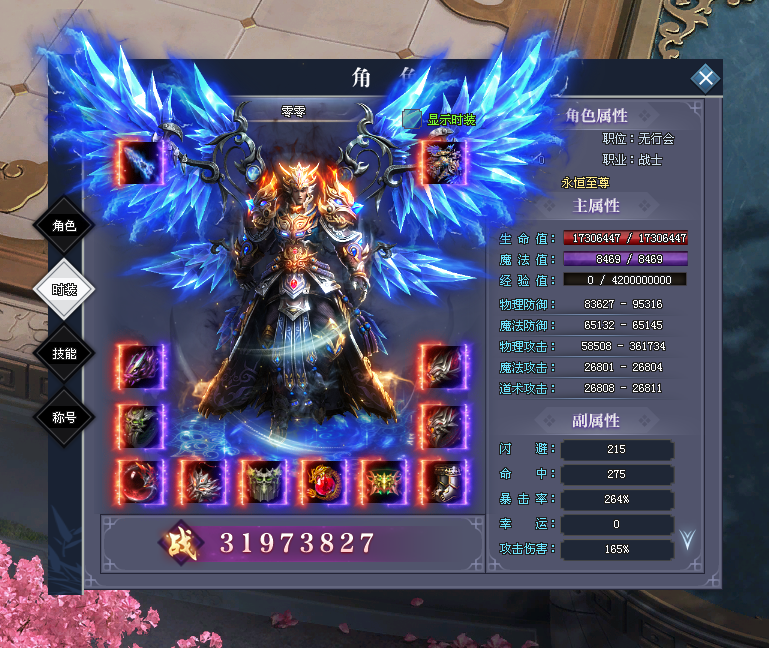Inspect the armored costume slot by the wings
This screenshot has height=648, width=769.
point(443,162)
